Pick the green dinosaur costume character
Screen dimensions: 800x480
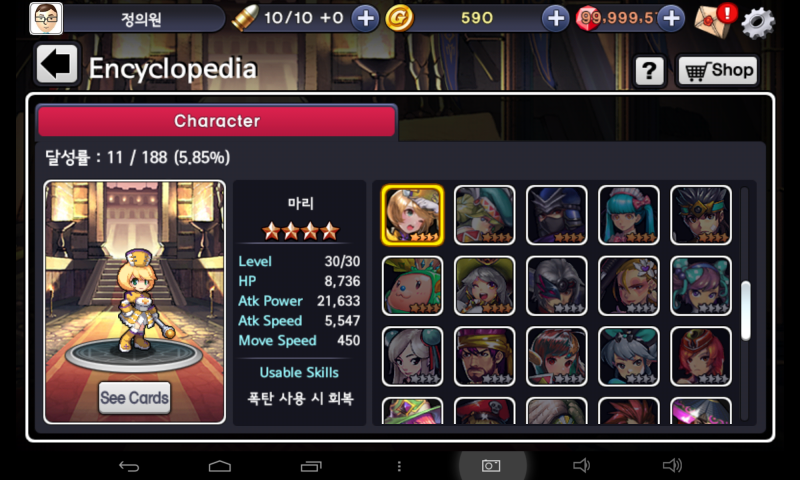pos(412,286)
